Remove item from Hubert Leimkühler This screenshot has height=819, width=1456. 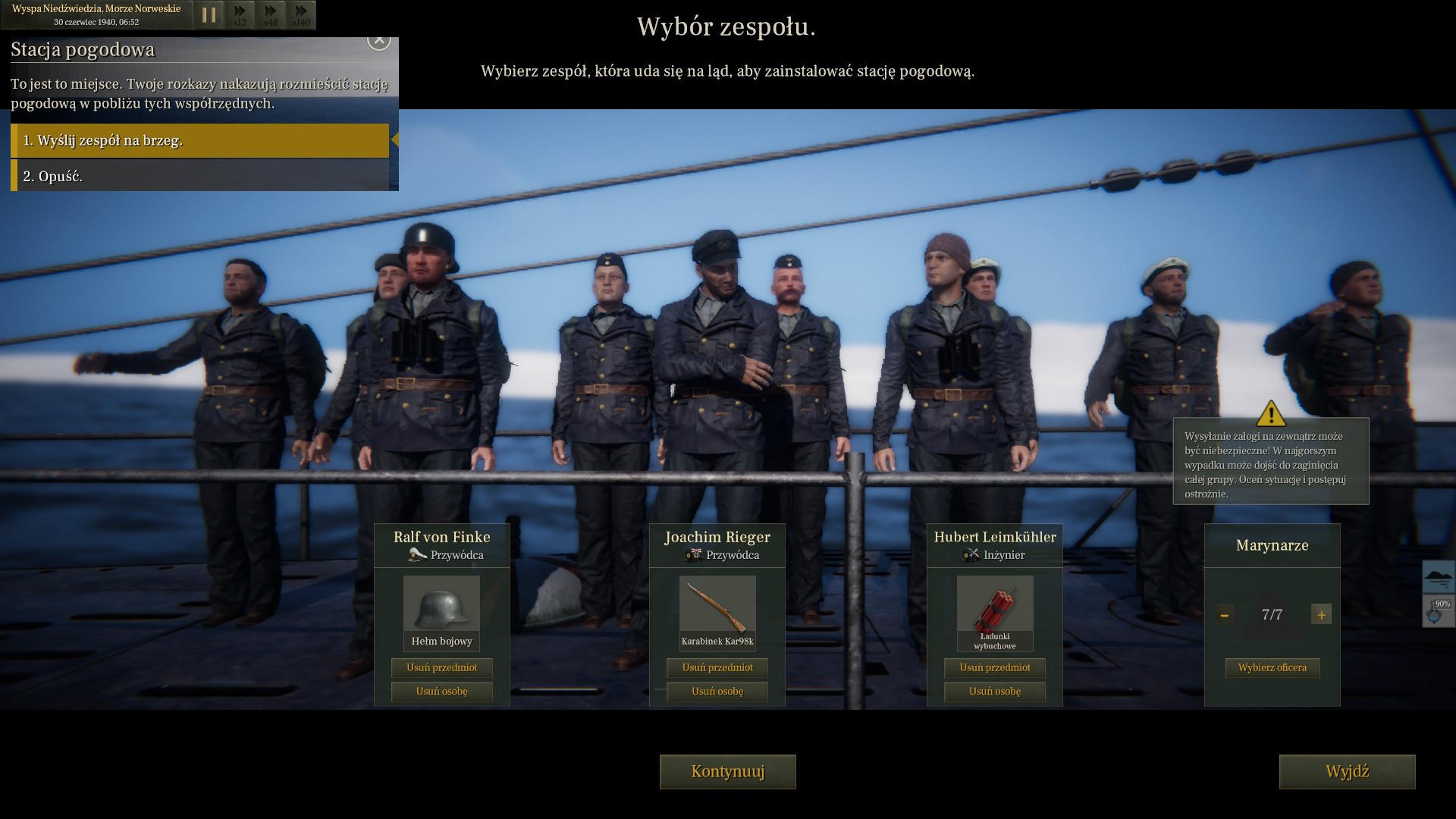point(994,667)
